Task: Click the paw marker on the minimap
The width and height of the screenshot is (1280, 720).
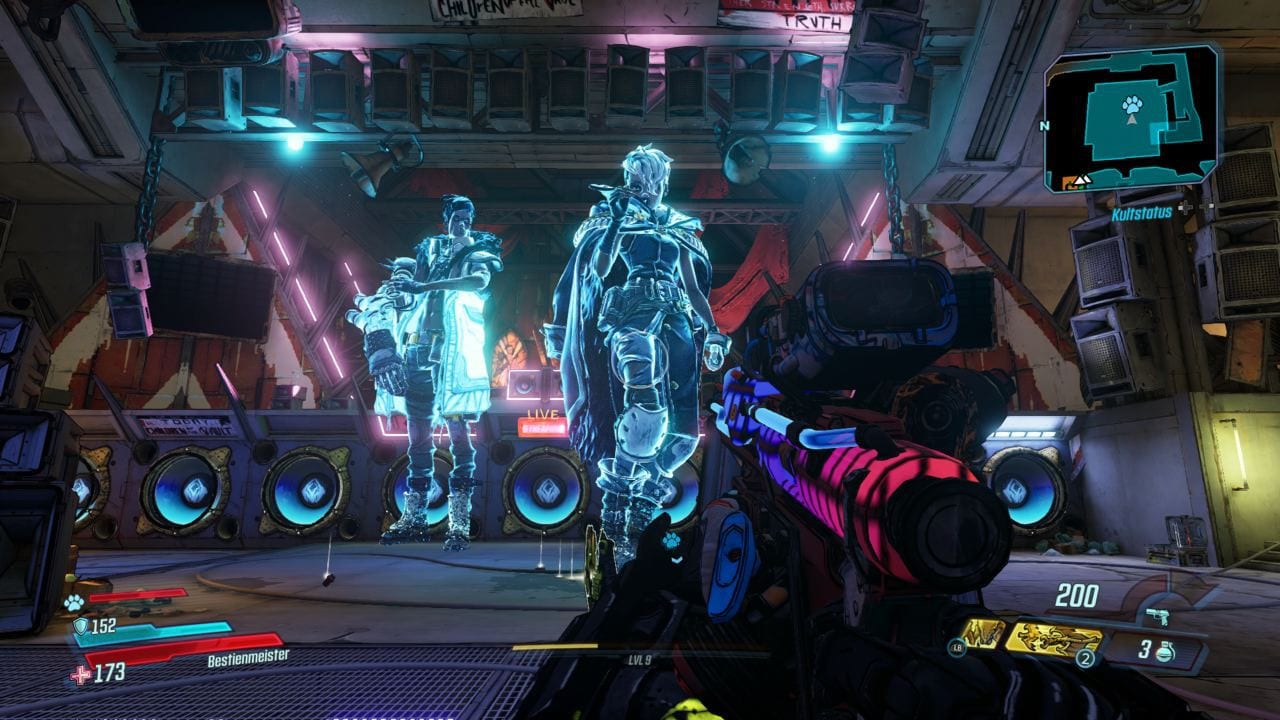Action: [1131, 104]
